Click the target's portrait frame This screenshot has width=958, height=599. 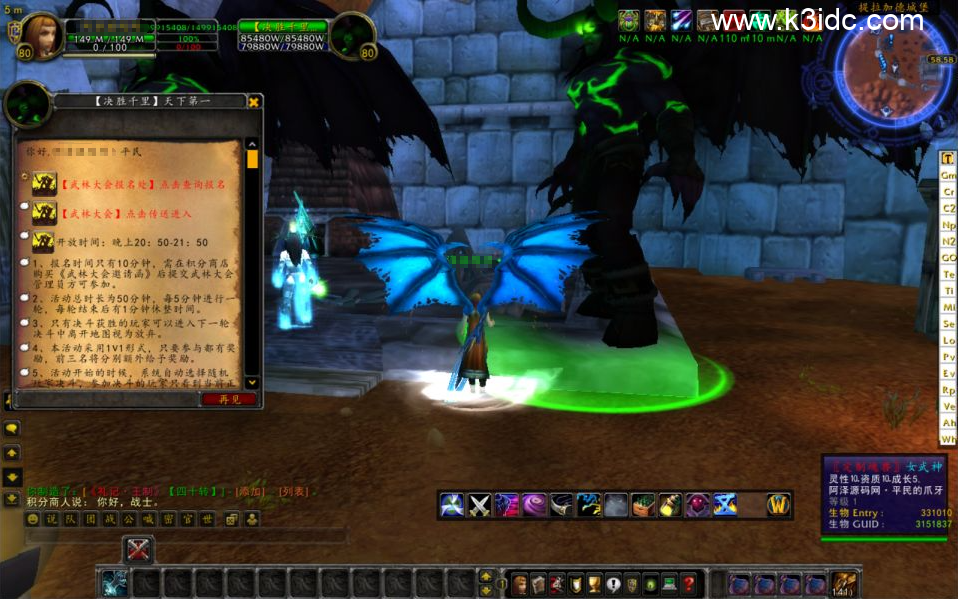353,36
